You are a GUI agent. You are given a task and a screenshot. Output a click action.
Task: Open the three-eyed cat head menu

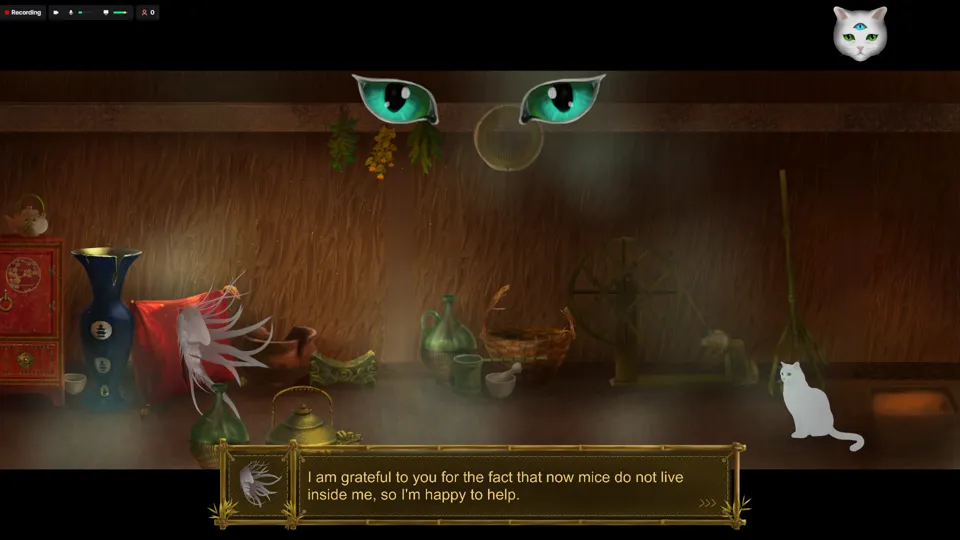pos(860,33)
